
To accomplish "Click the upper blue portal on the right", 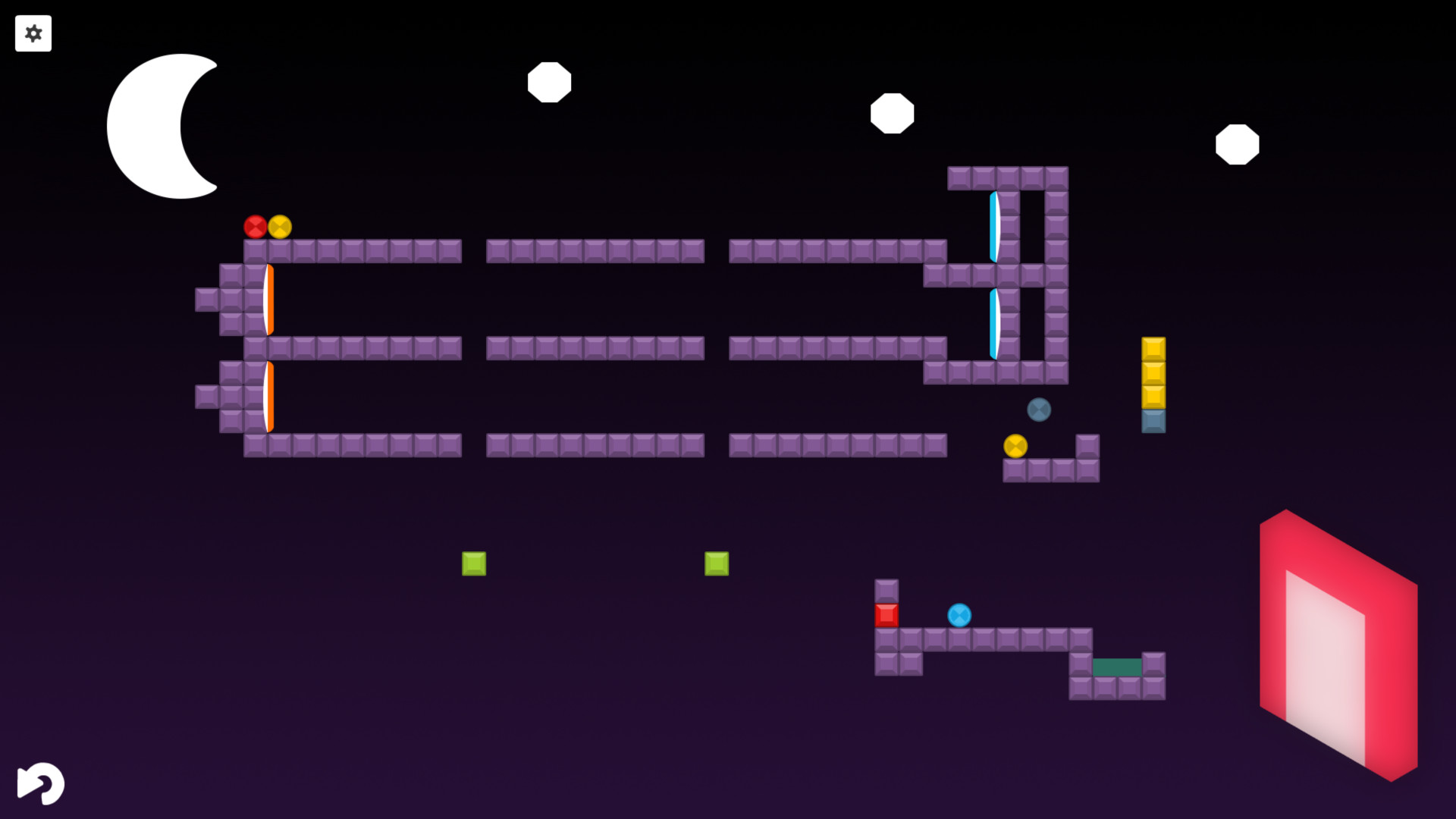I will click(x=994, y=227).
